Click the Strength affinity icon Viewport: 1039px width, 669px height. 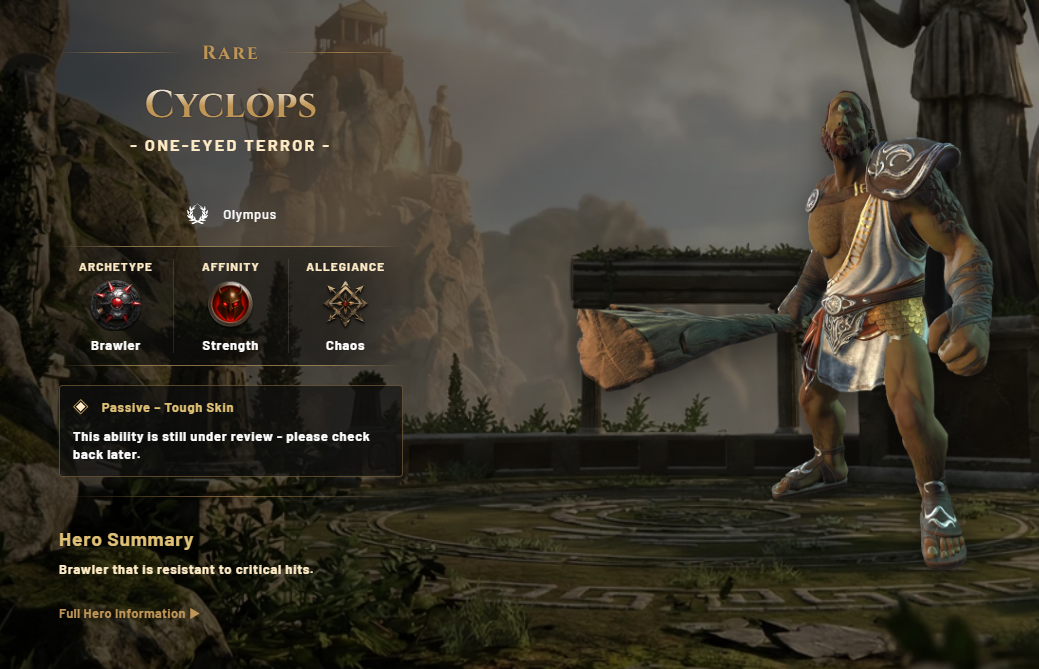pyautogui.click(x=230, y=305)
